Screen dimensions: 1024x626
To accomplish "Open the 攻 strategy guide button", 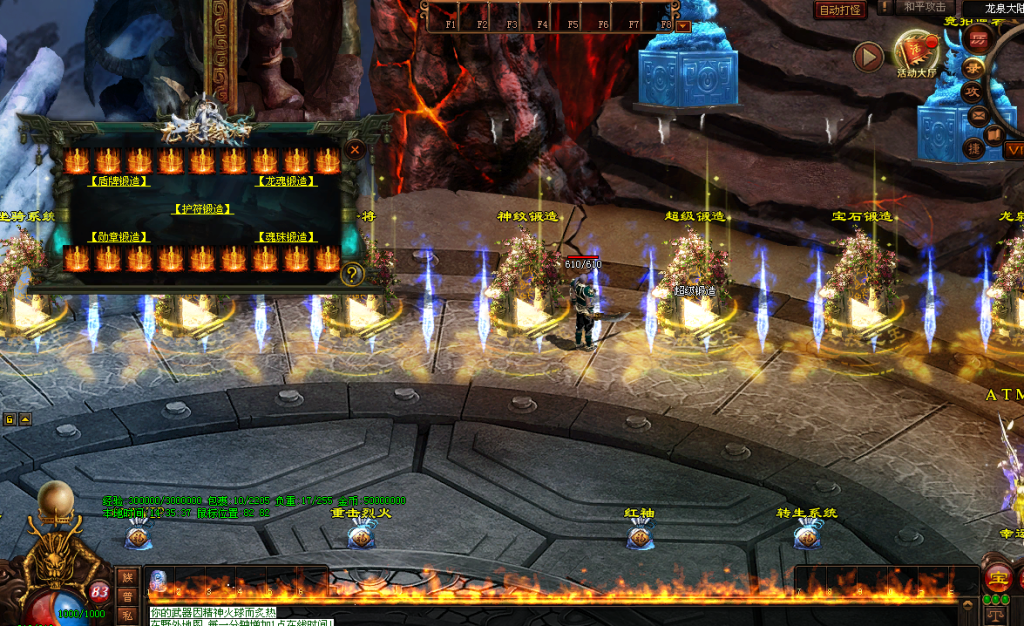I will point(972,91).
